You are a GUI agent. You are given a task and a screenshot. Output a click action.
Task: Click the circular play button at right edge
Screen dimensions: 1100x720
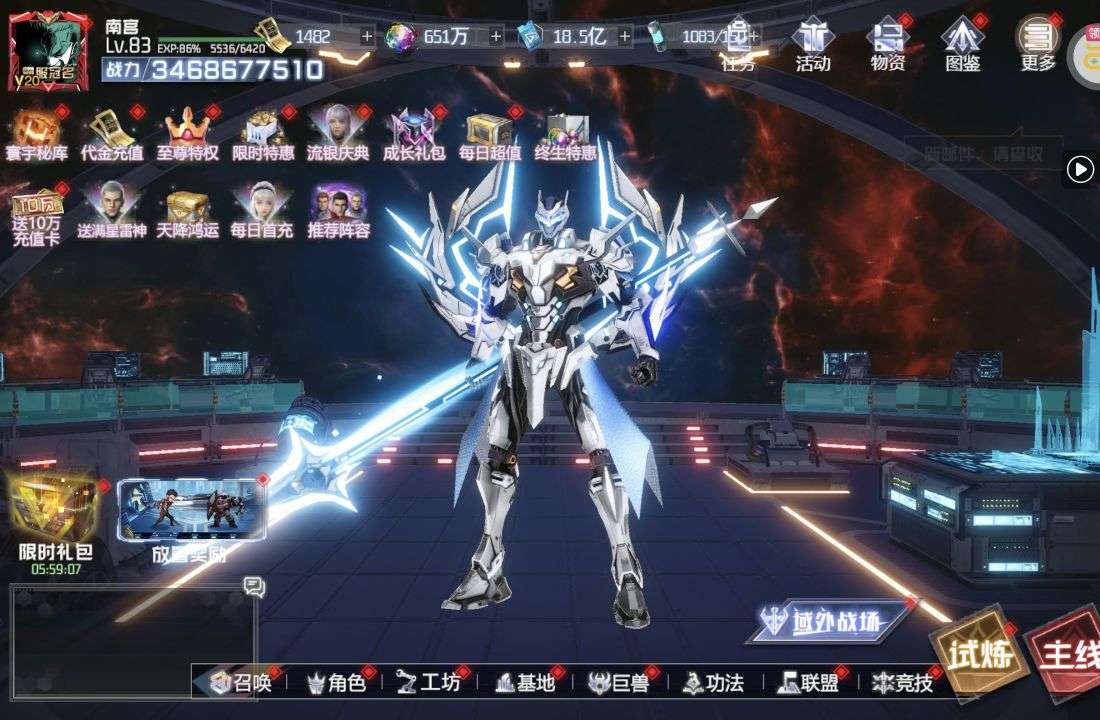(x=1080, y=170)
